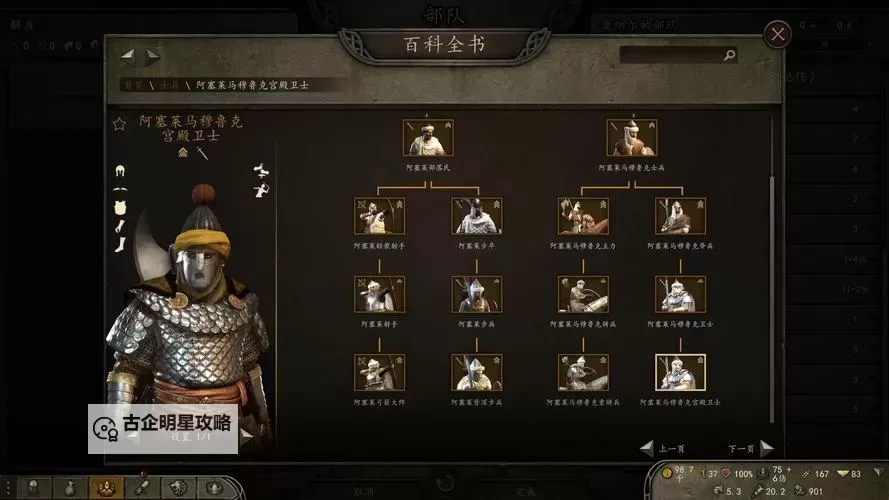Close the encyclopedia with the red X
Viewport: 889px width, 500px height.
(x=777, y=35)
